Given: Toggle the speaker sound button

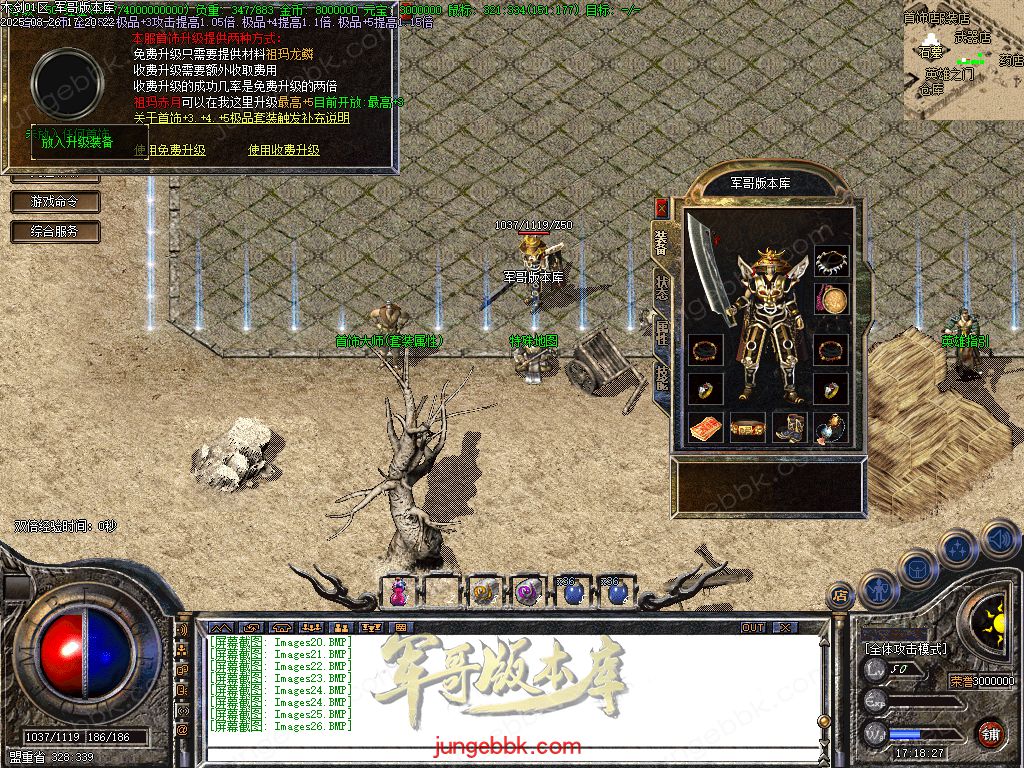Looking at the screenshot, I should [x=1000, y=541].
